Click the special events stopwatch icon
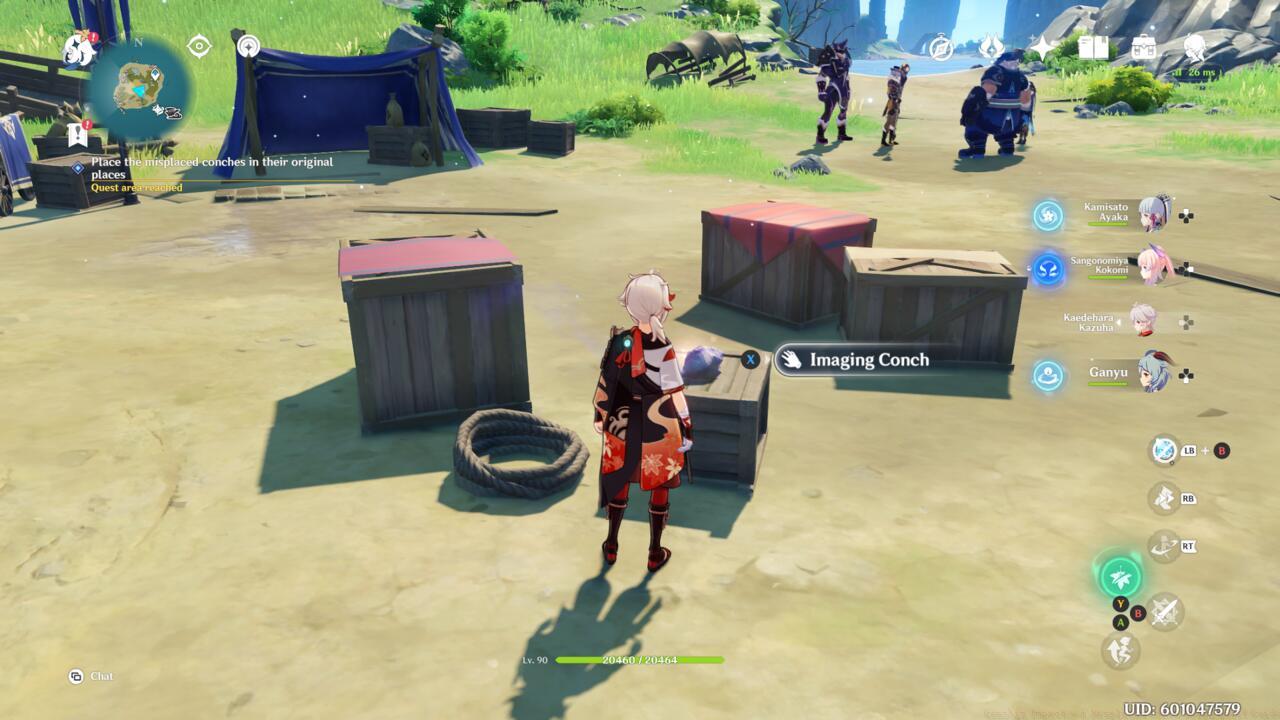 point(941,47)
